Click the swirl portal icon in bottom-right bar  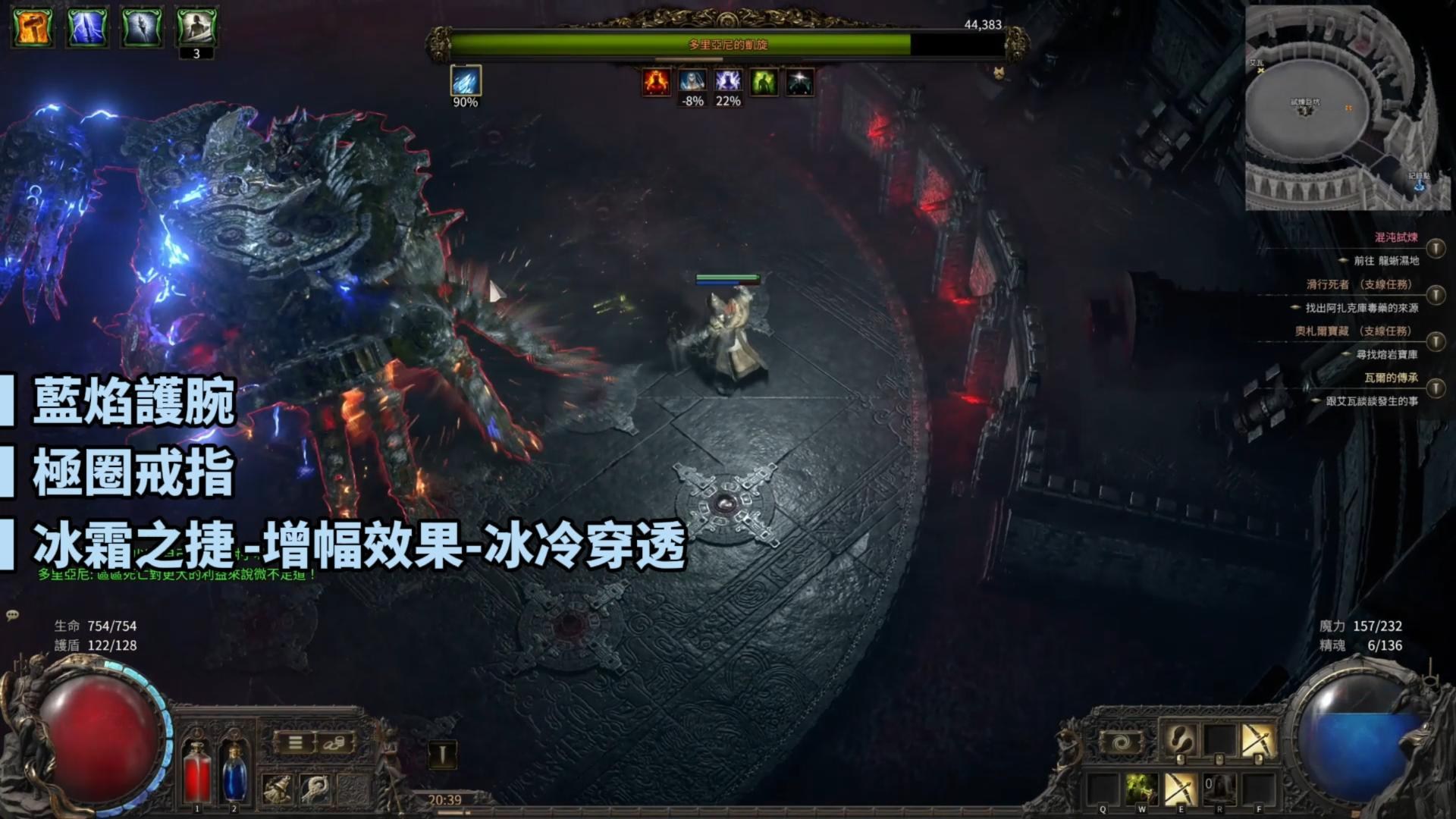[x=1121, y=740]
